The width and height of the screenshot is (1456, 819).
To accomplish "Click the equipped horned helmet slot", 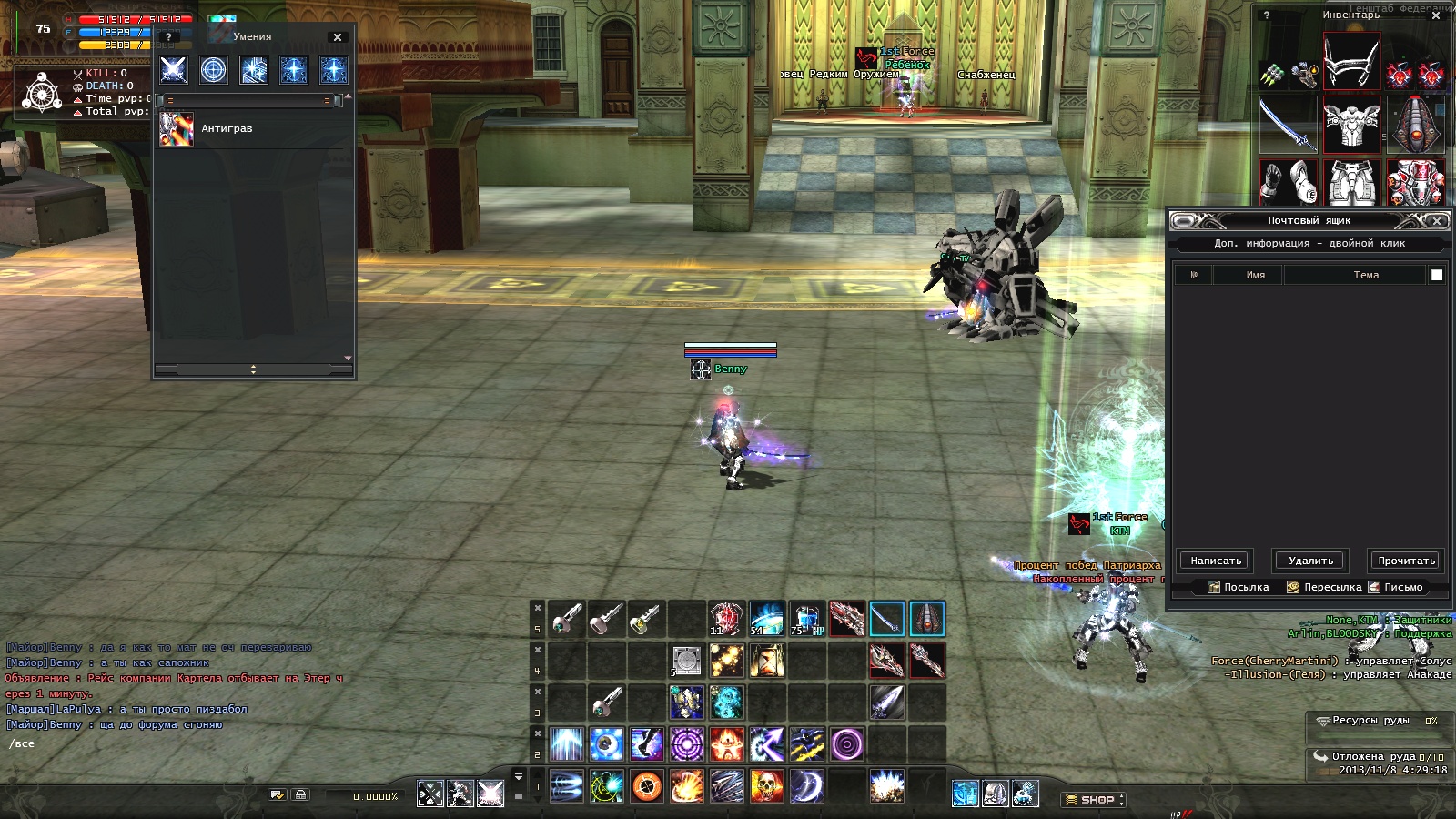I will pyautogui.click(x=1351, y=62).
